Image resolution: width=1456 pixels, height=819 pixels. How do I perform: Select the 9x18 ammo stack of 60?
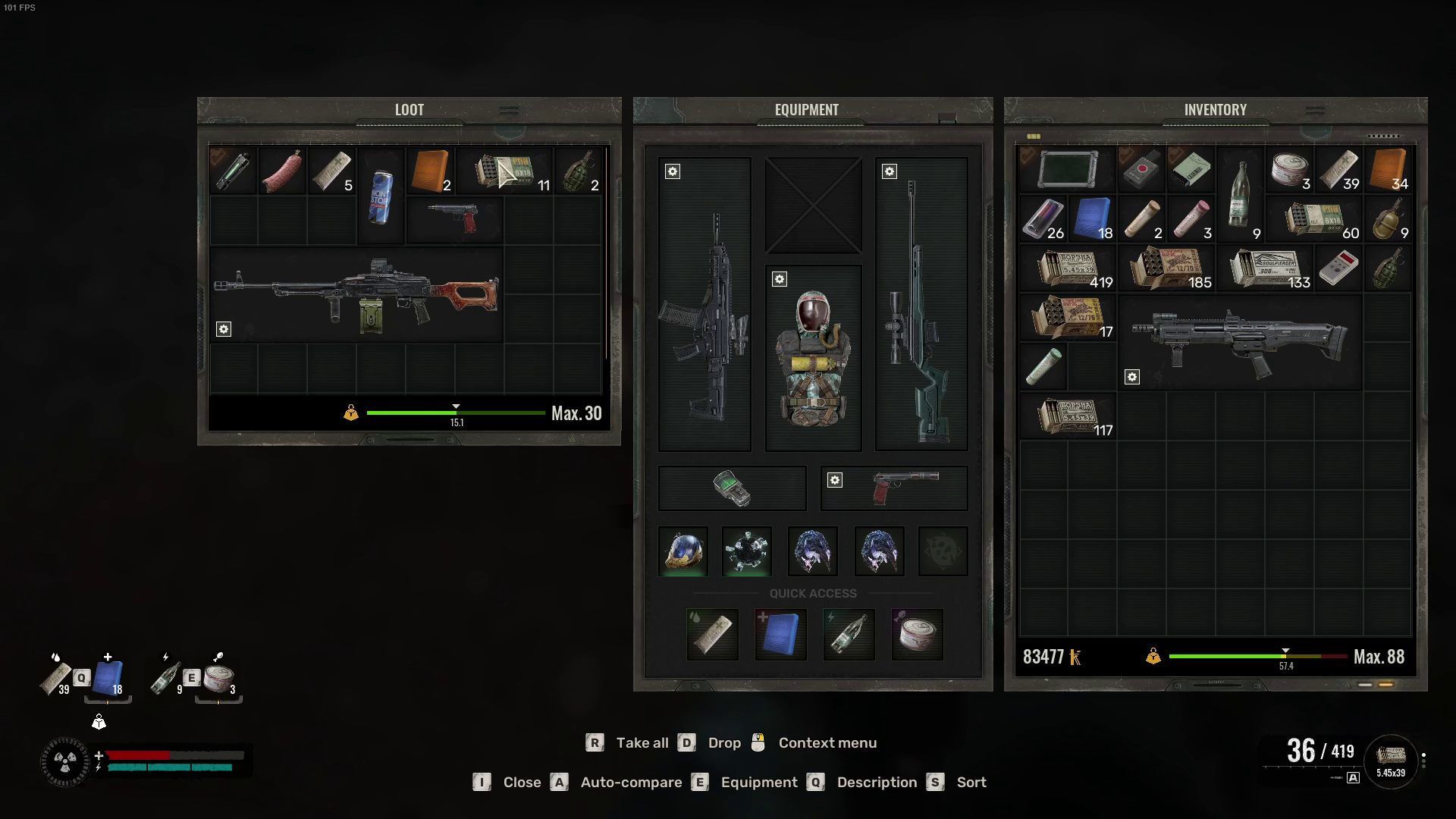click(1314, 219)
